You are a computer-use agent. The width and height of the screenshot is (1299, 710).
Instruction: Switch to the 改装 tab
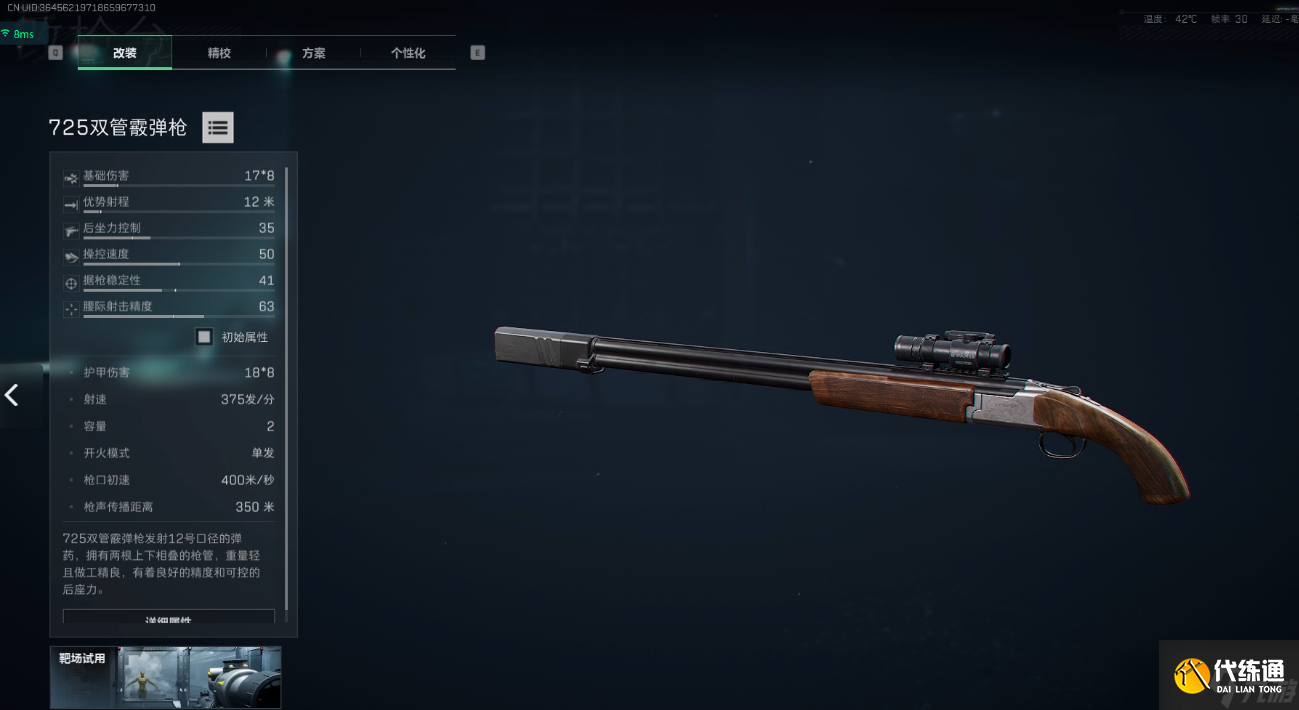click(124, 53)
